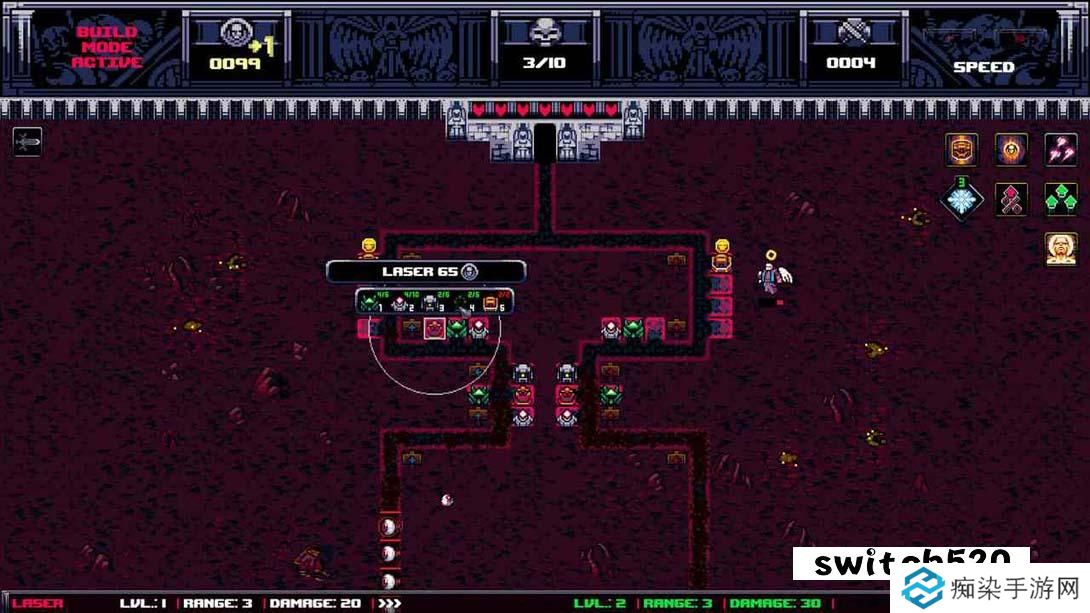Image resolution: width=1090 pixels, height=613 pixels.
Task: Click the sword icon at top left
Action: coord(27,141)
